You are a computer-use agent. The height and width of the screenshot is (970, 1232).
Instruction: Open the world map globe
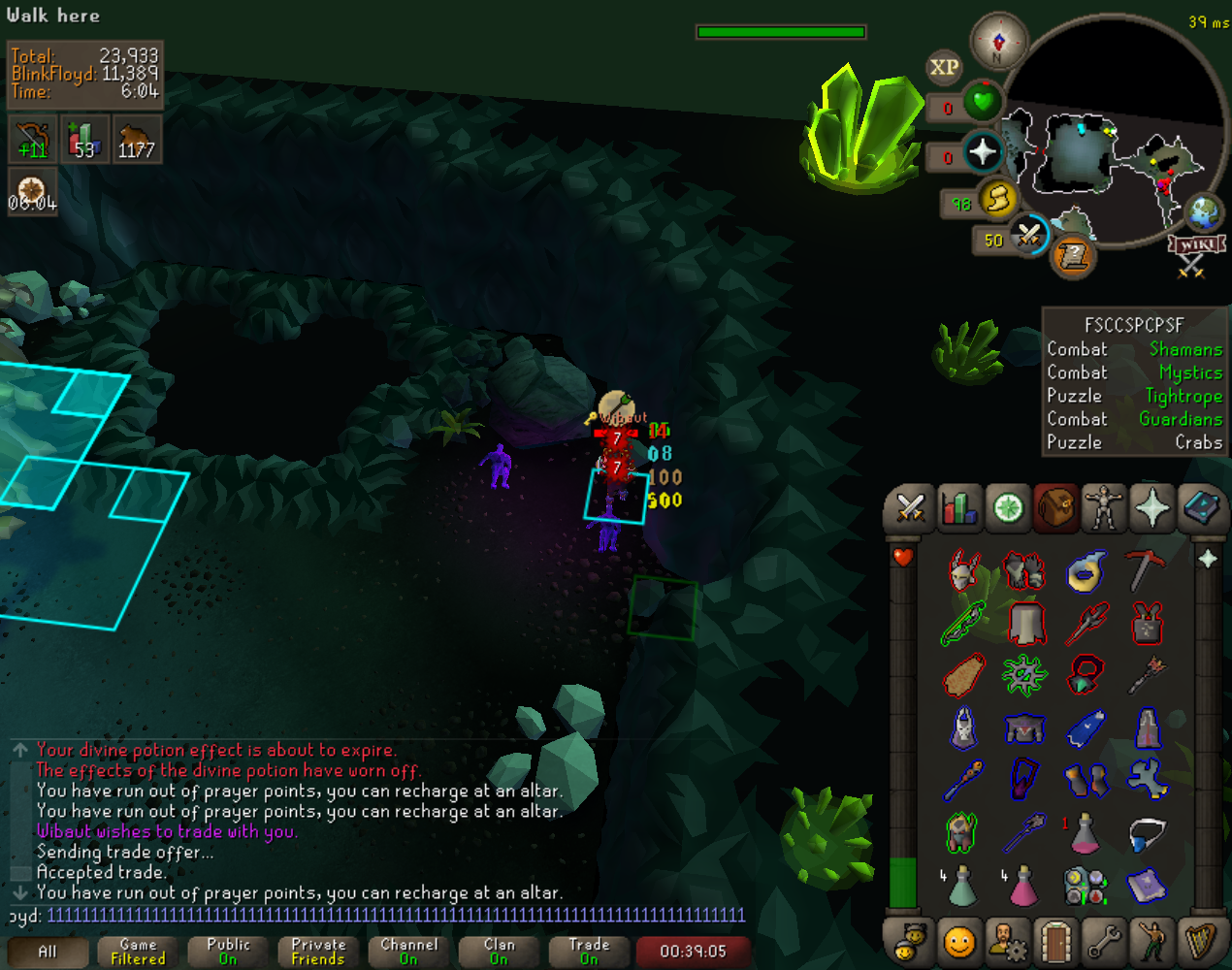click(x=1205, y=212)
